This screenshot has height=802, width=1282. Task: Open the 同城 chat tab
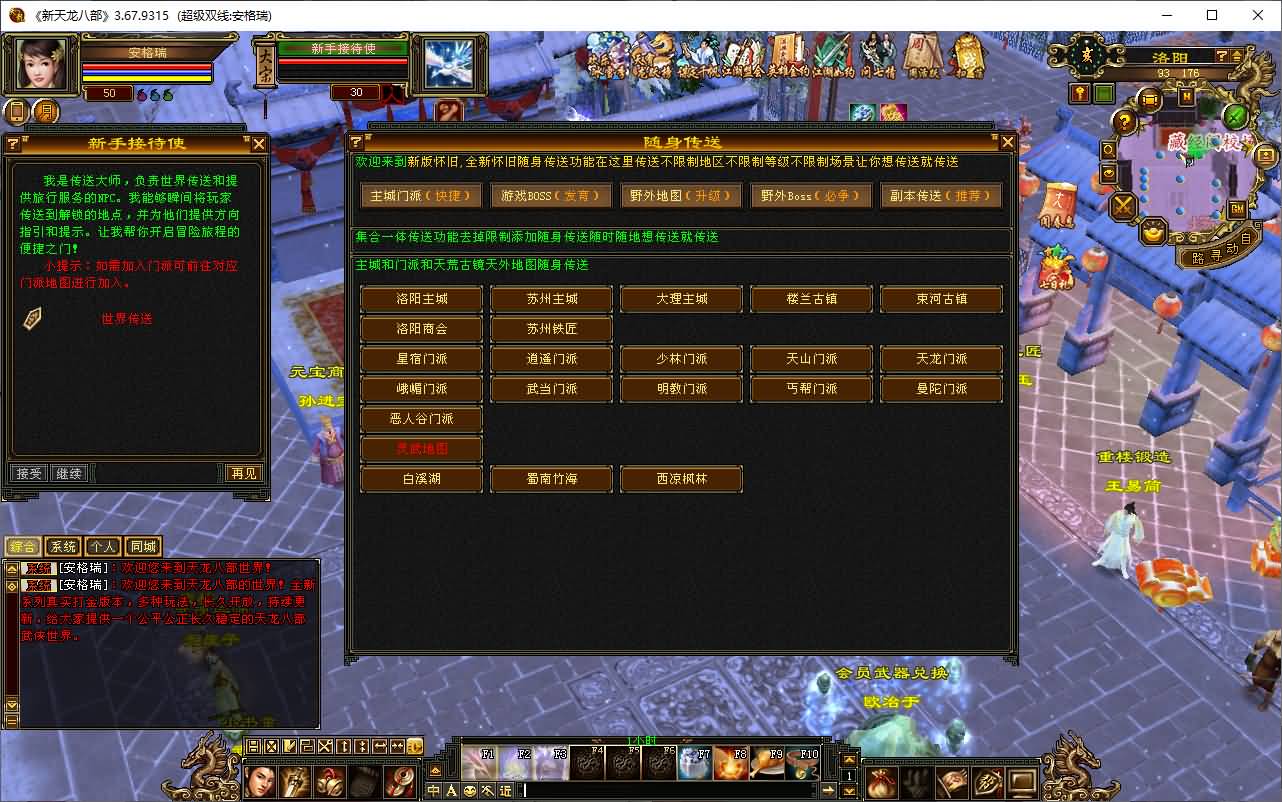click(143, 547)
